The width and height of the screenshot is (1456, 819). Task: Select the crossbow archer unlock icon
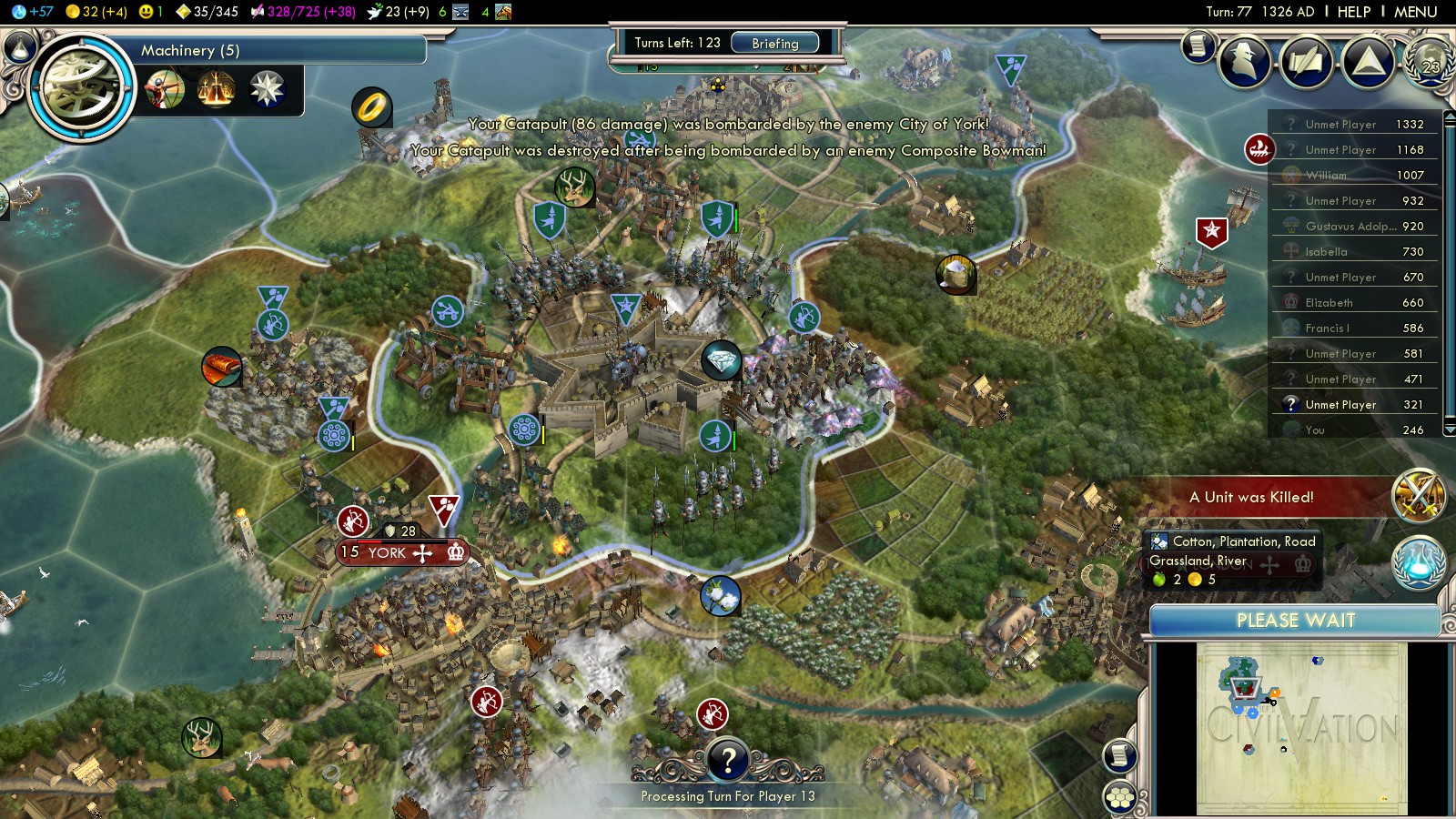165,90
